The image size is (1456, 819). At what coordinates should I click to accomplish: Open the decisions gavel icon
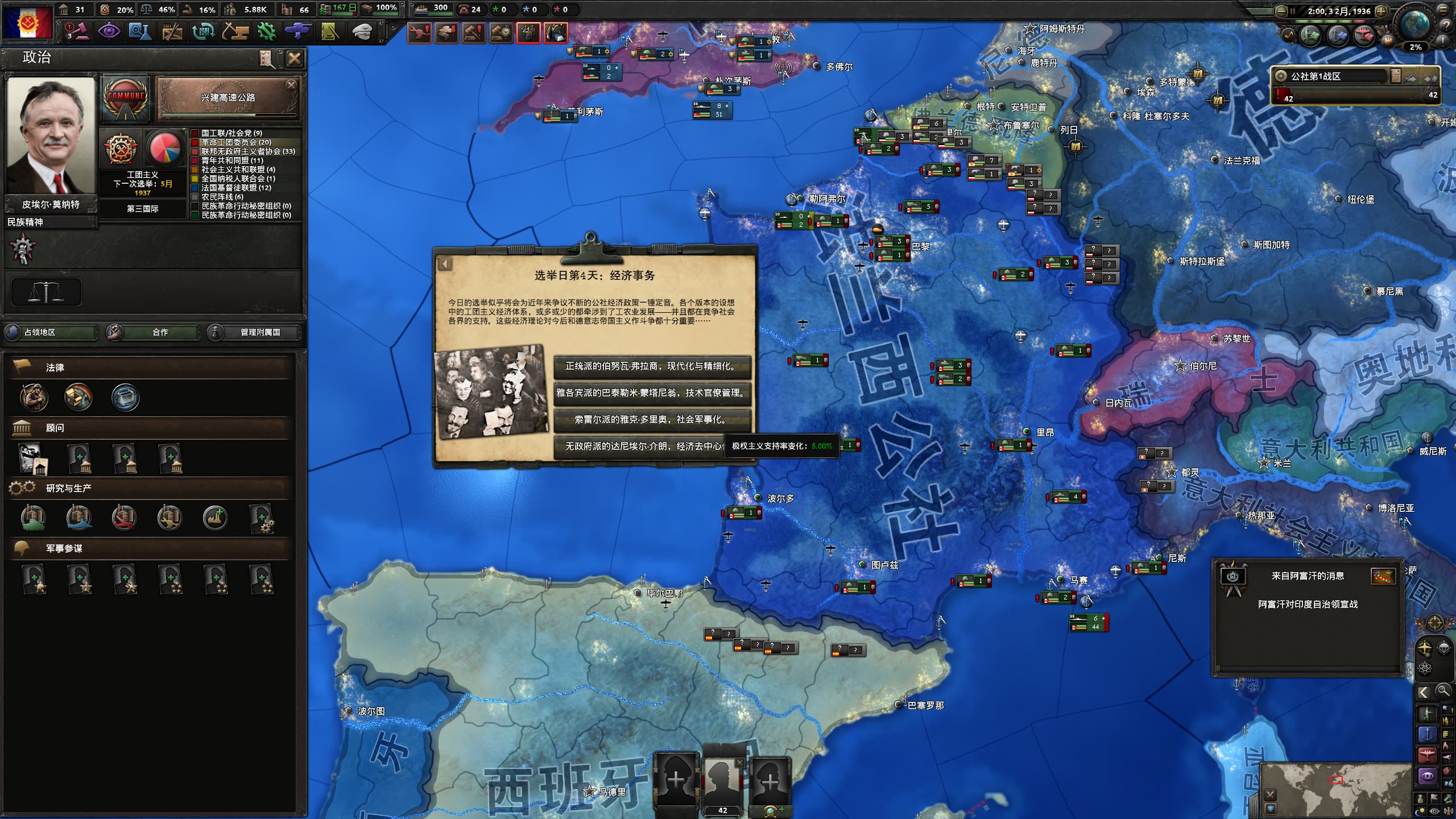point(77,31)
